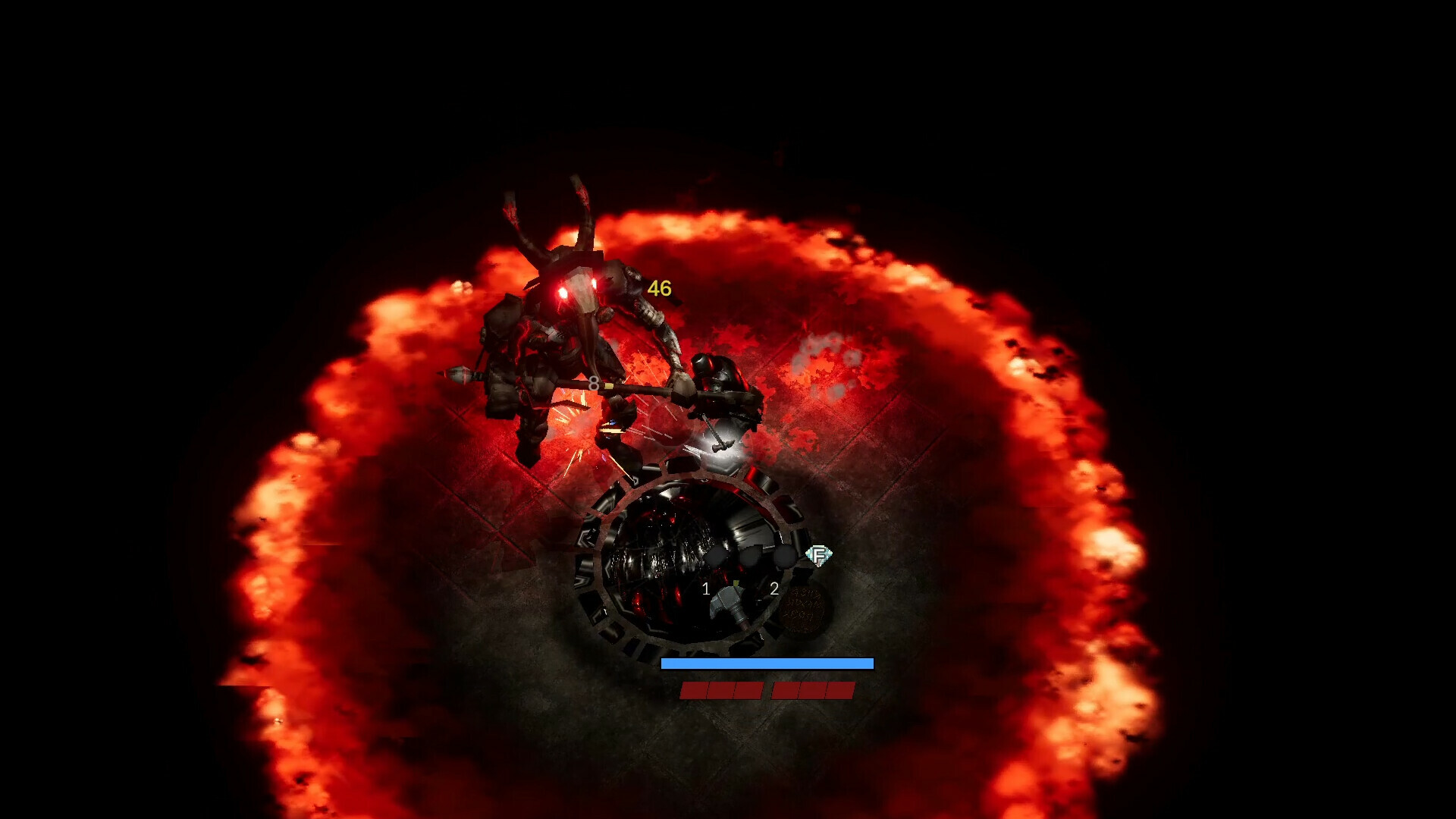The height and width of the screenshot is (819, 1456).
Task: Click the white 8 damage number
Action: (594, 384)
